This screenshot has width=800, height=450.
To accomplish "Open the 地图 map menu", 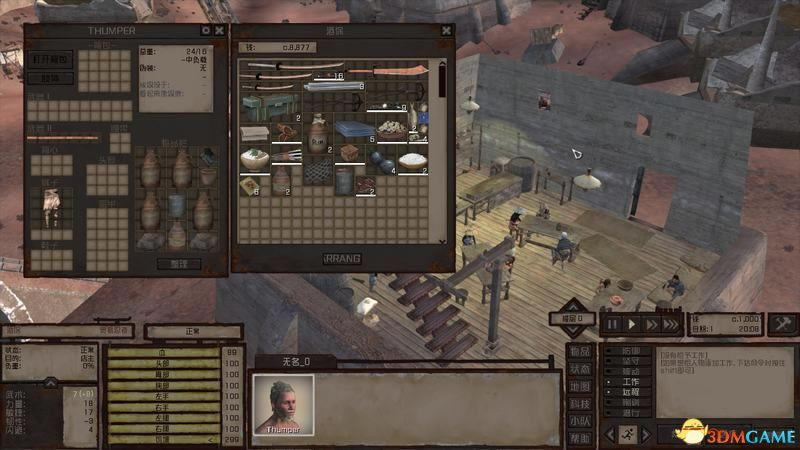I will coord(580,386).
